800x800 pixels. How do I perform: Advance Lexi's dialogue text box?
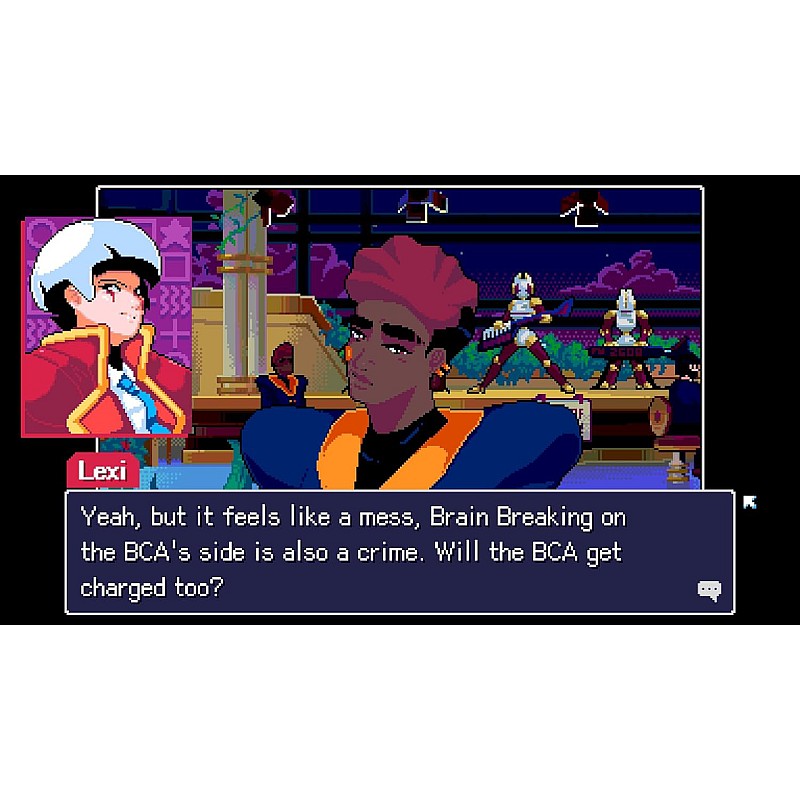[400, 551]
